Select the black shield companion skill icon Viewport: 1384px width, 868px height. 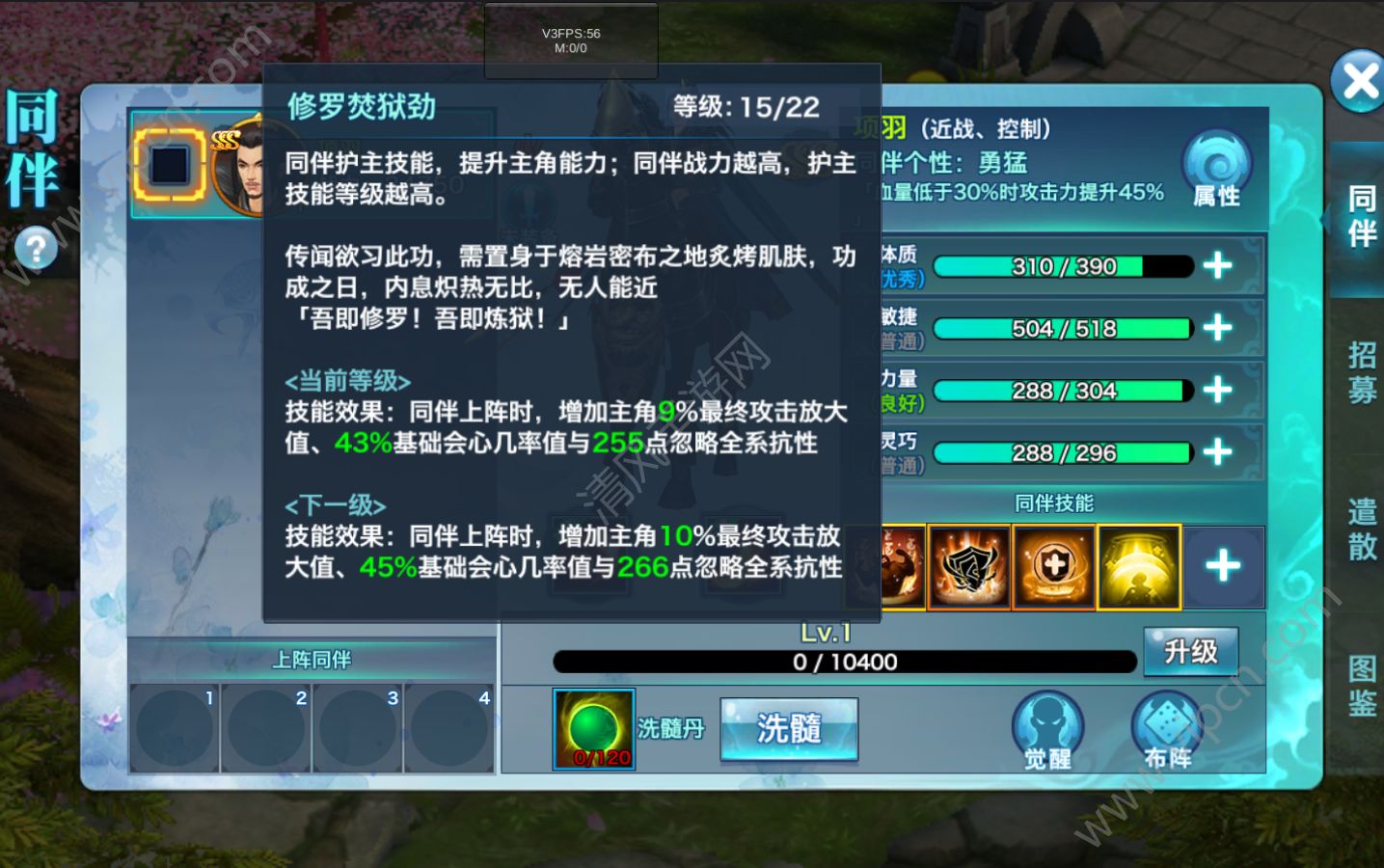pyautogui.click(x=968, y=567)
